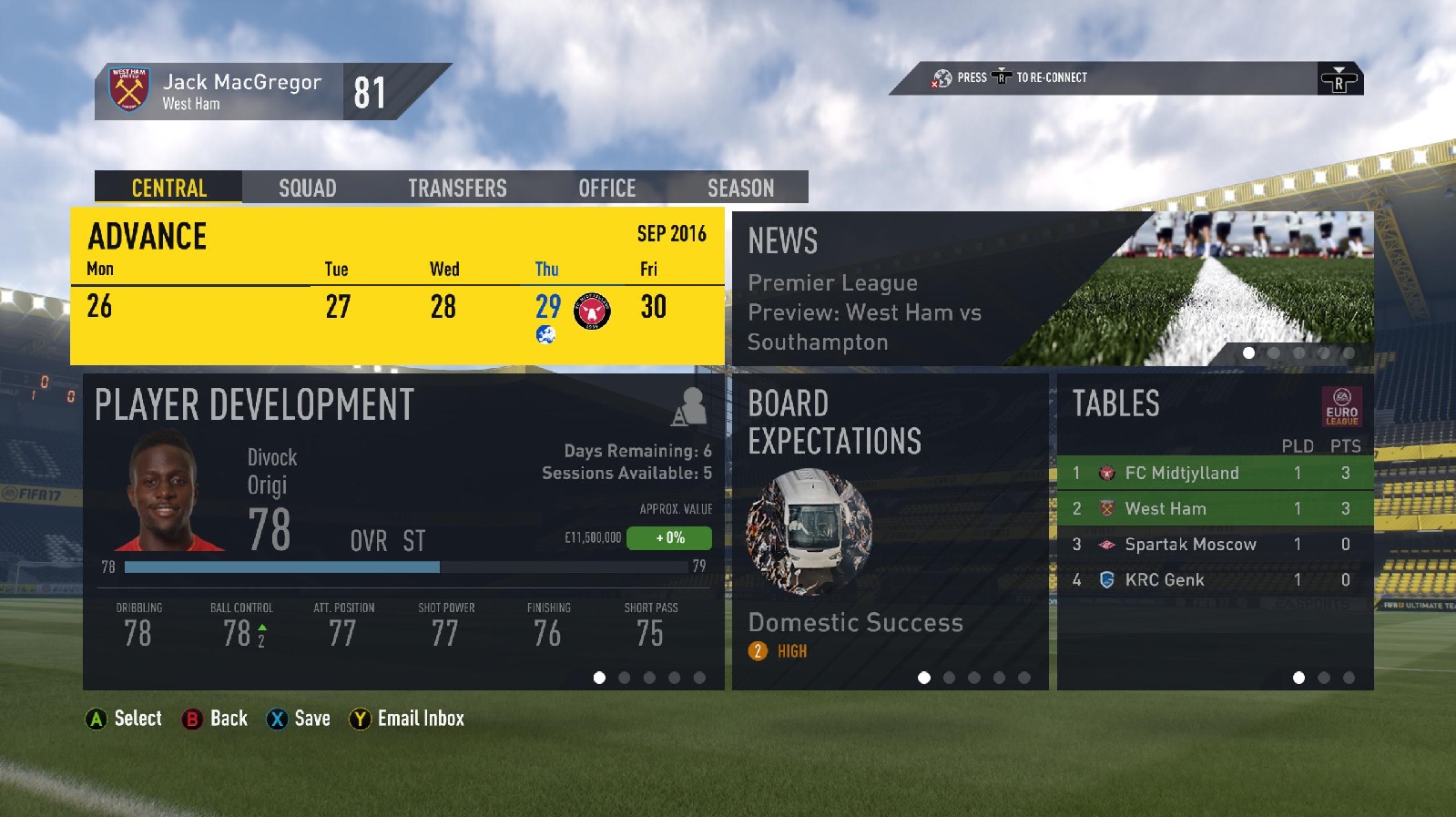Viewport: 1456px width, 817px height.
Task: Open the Premier League Preview news panel
Action: click(1052, 289)
